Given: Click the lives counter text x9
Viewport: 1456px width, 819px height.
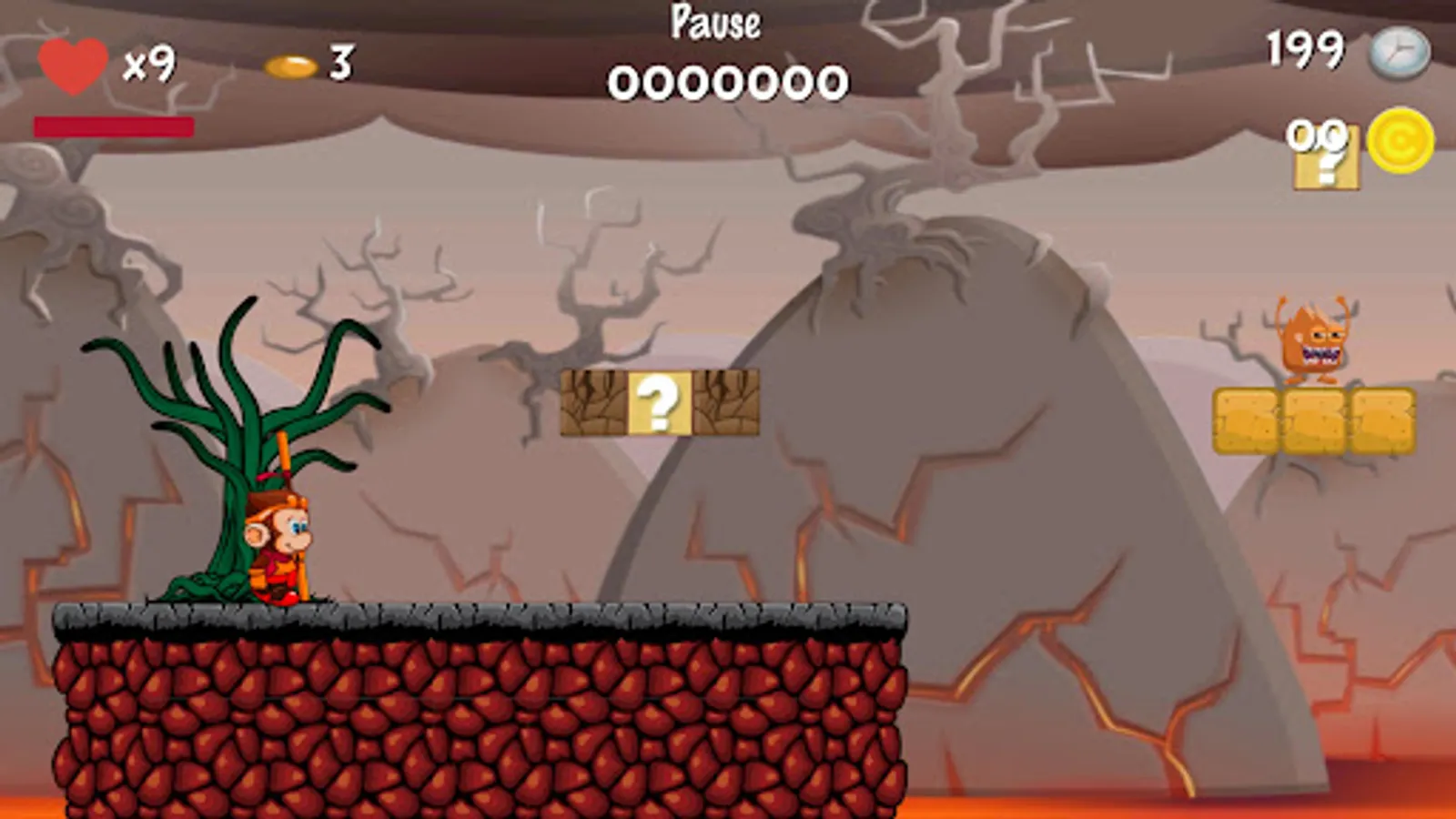Looking at the screenshot, I should [x=148, y=64].
